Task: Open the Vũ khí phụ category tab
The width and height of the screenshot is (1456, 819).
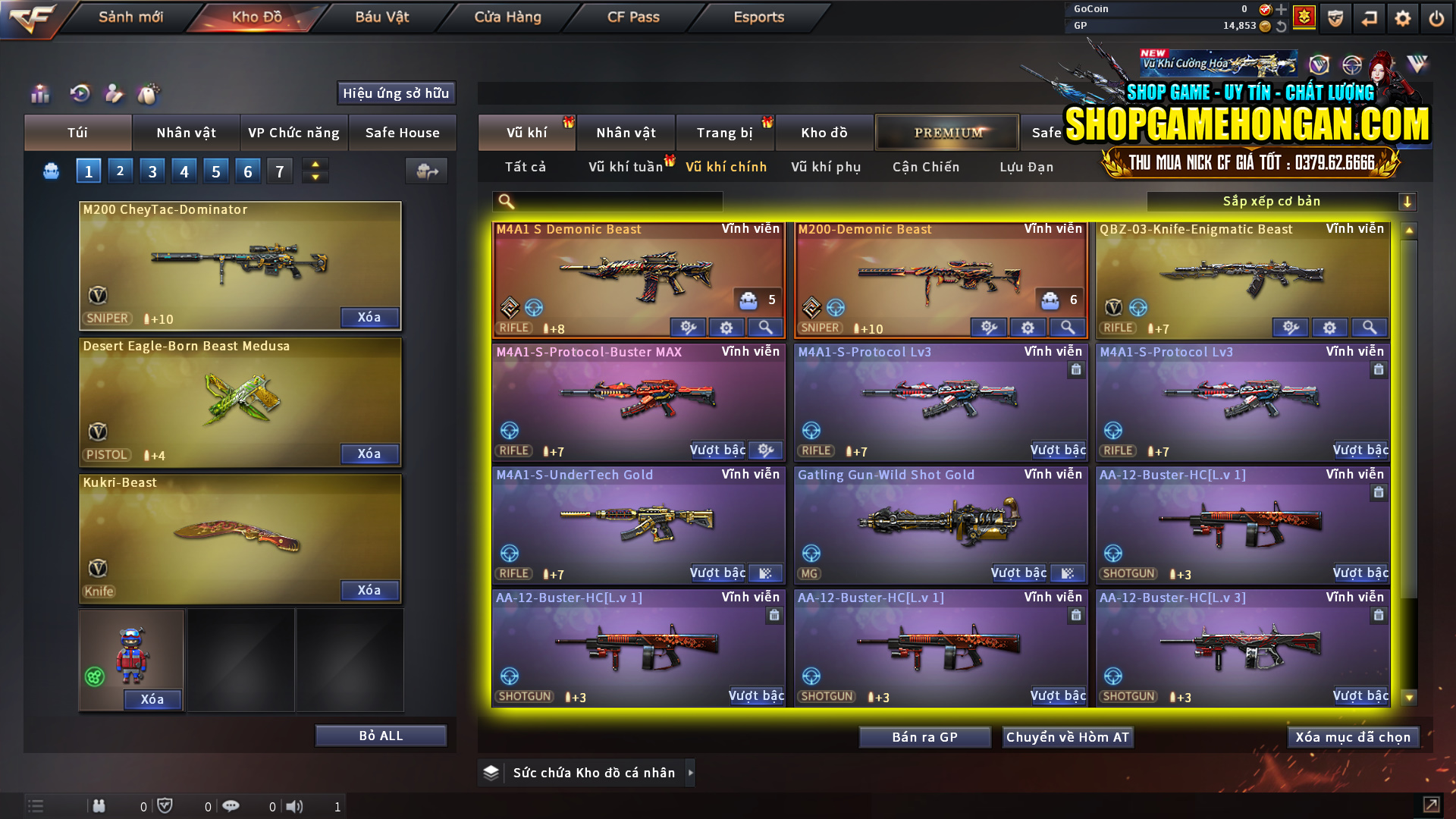Action: [x=827, y=167]
